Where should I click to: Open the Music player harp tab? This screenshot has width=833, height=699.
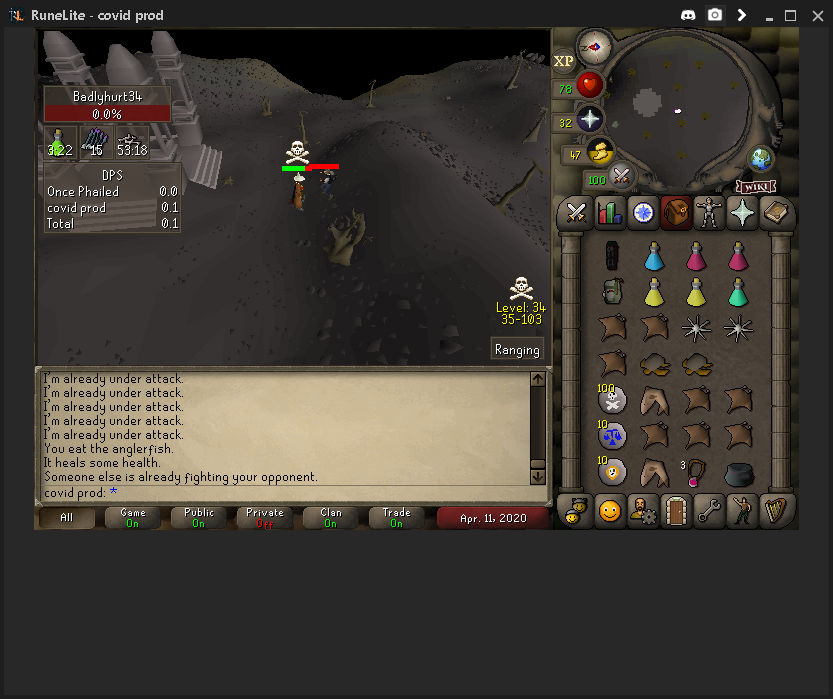pyautogui.click(x=775, y=511)
